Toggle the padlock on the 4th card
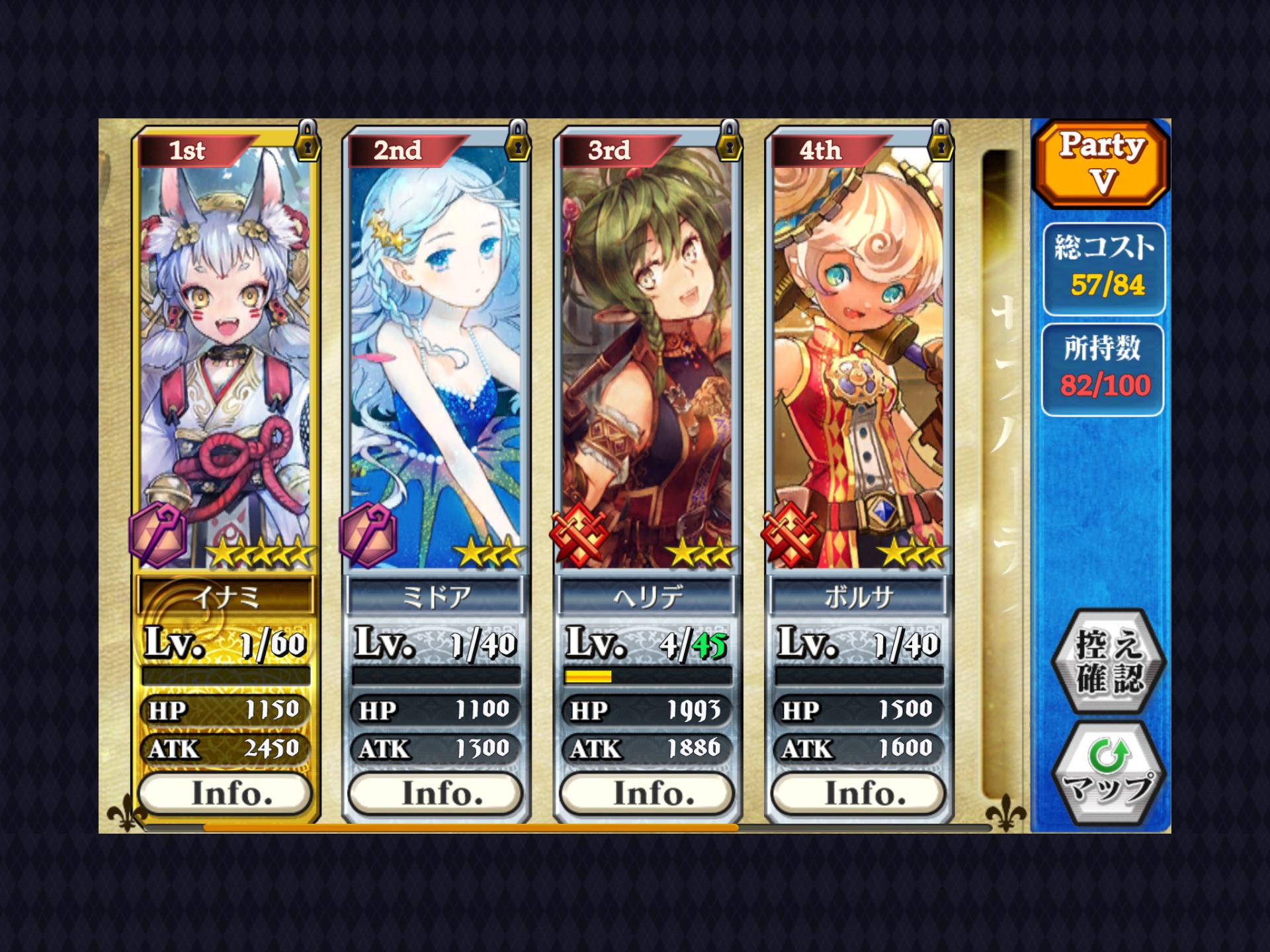 pos(940,141)
